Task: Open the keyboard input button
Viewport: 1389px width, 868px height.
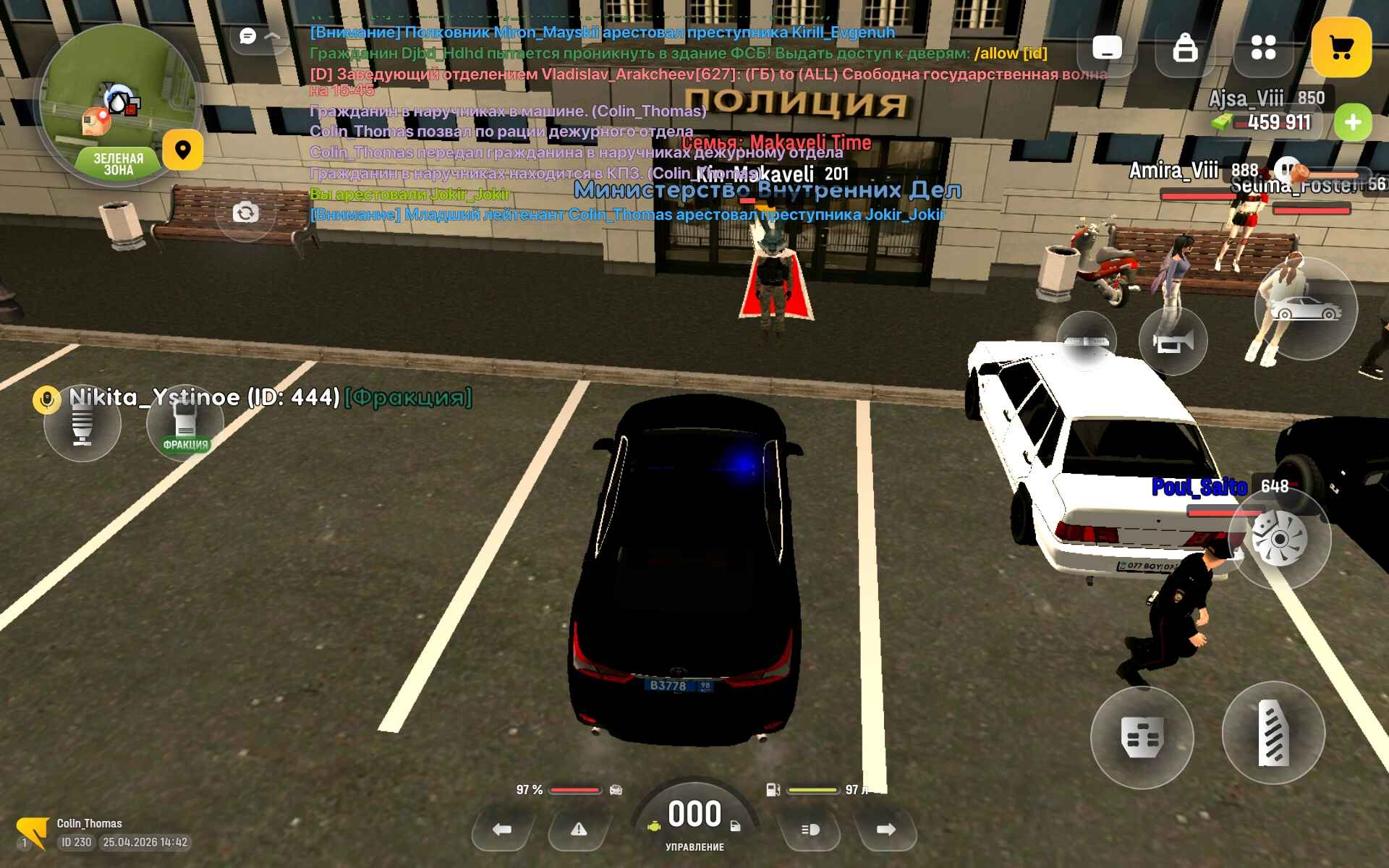Action: [x=1106, y=48]
